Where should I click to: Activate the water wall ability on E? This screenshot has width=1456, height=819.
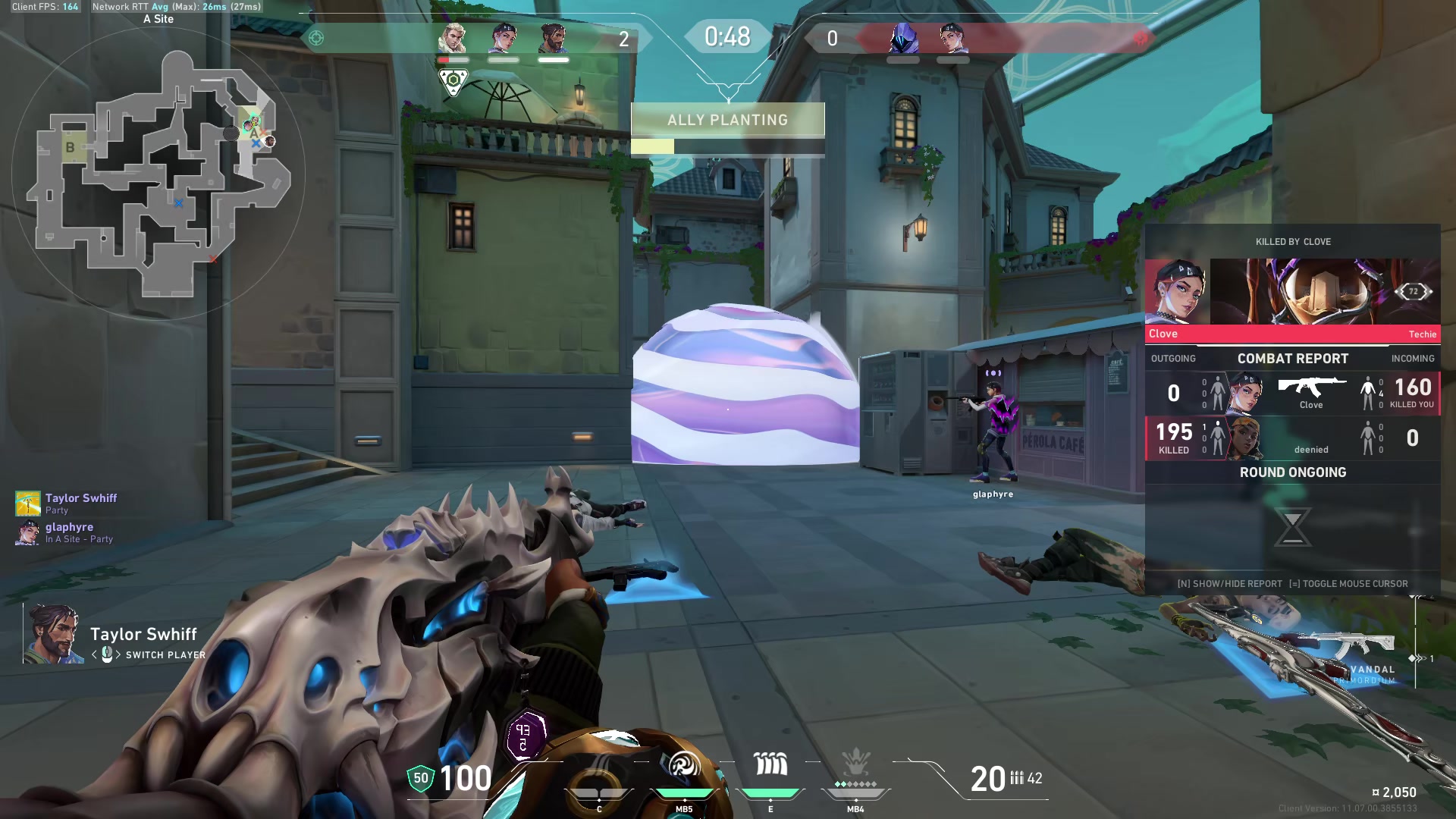770,766
